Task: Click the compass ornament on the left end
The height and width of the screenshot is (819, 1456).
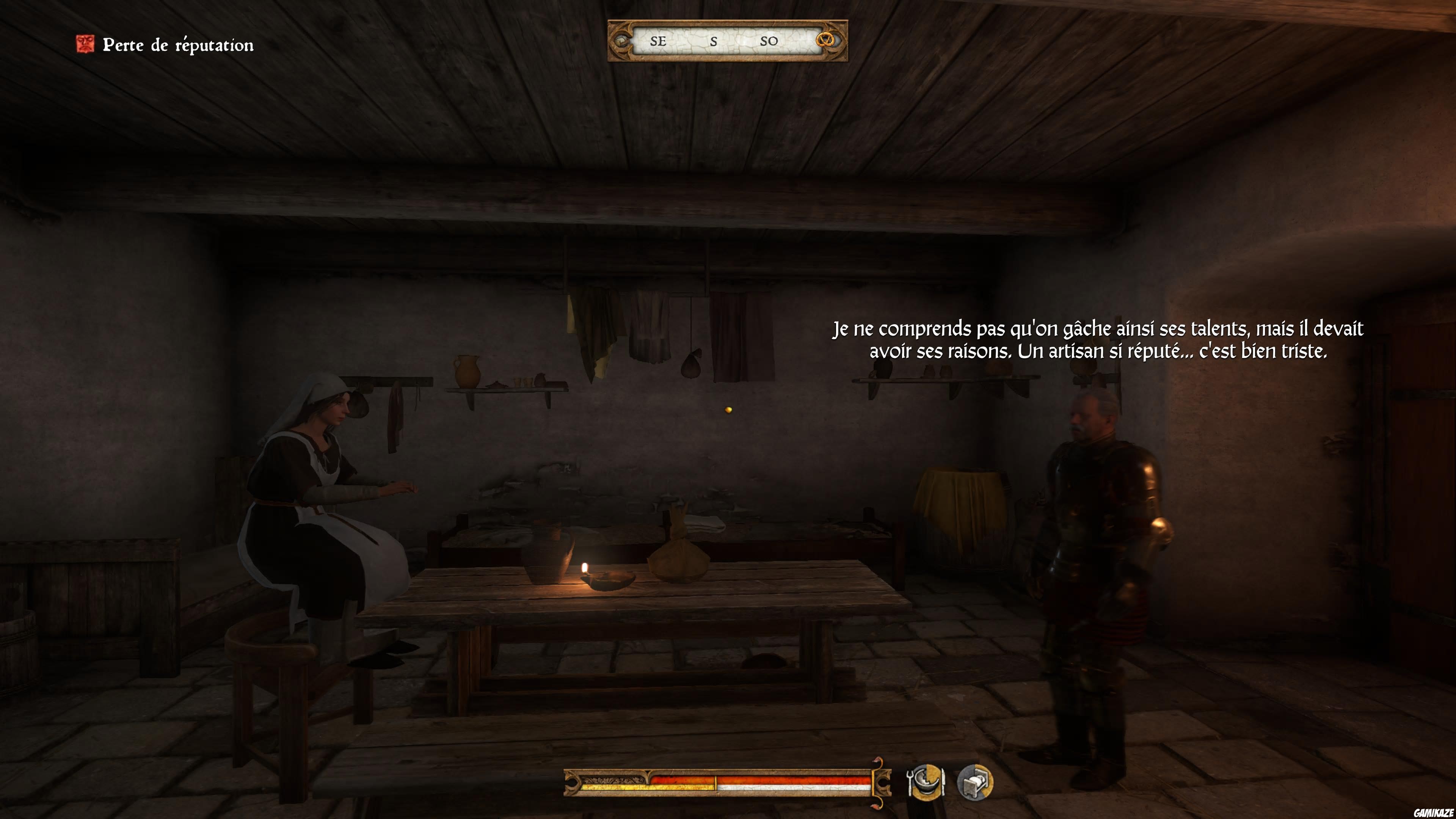Action: point(622,41)
